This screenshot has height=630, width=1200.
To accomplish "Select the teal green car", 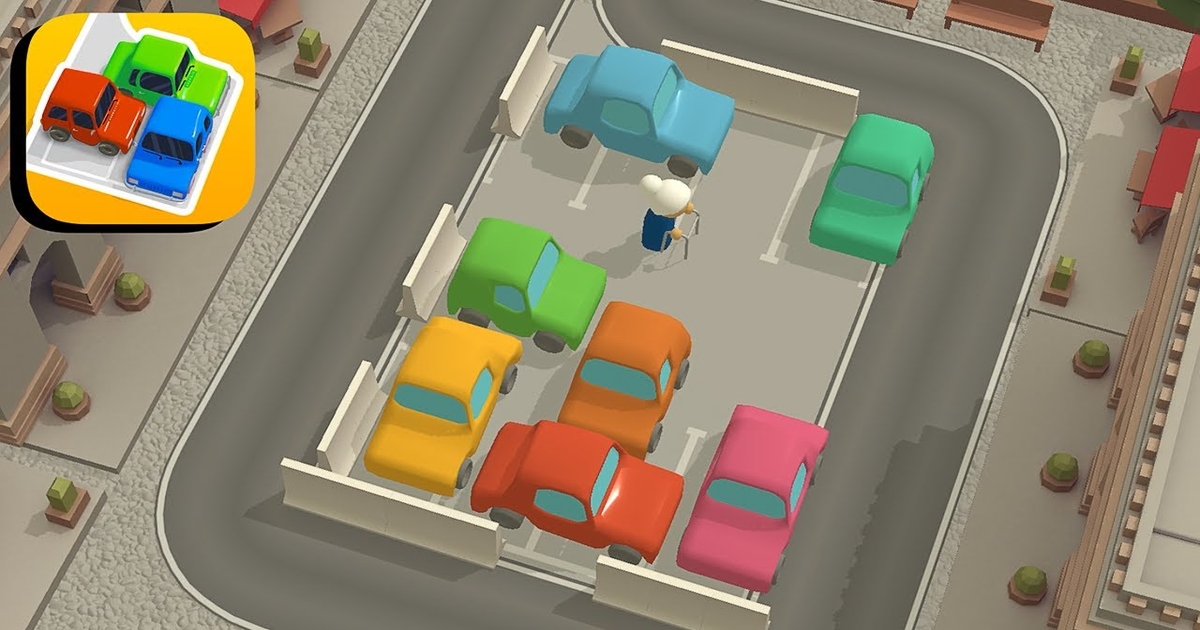I will (x=872, y=185).
